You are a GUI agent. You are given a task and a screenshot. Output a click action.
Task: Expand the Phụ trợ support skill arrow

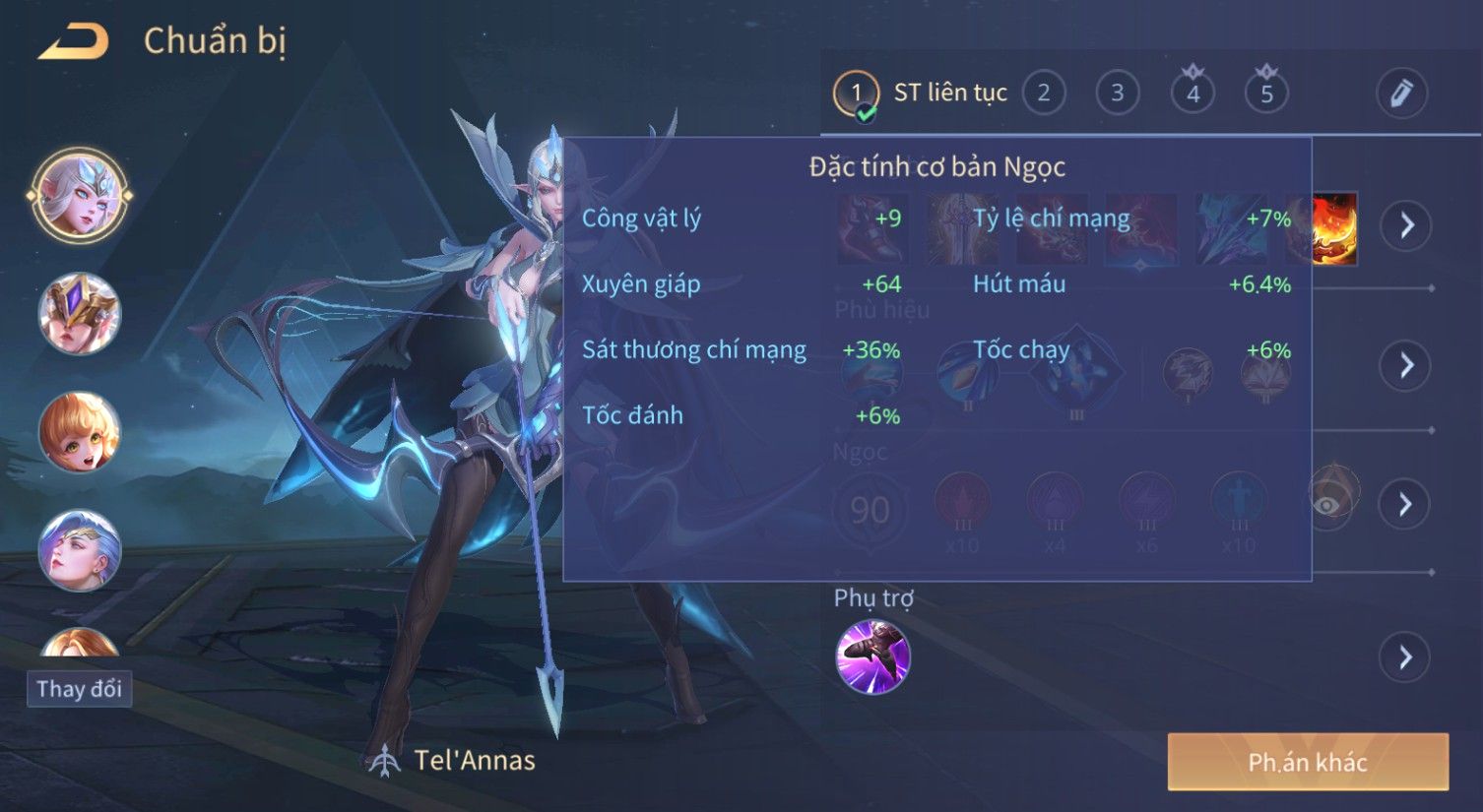1406,656
